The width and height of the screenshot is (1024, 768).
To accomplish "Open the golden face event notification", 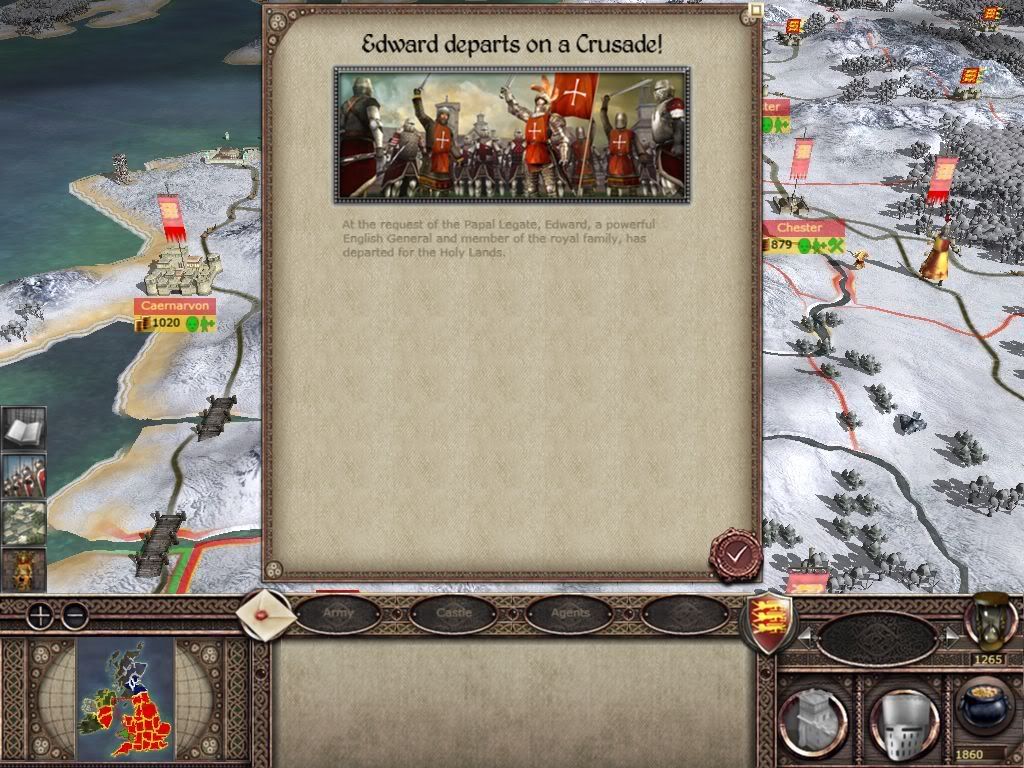I will pyautogui.click(x=23, y=568).
